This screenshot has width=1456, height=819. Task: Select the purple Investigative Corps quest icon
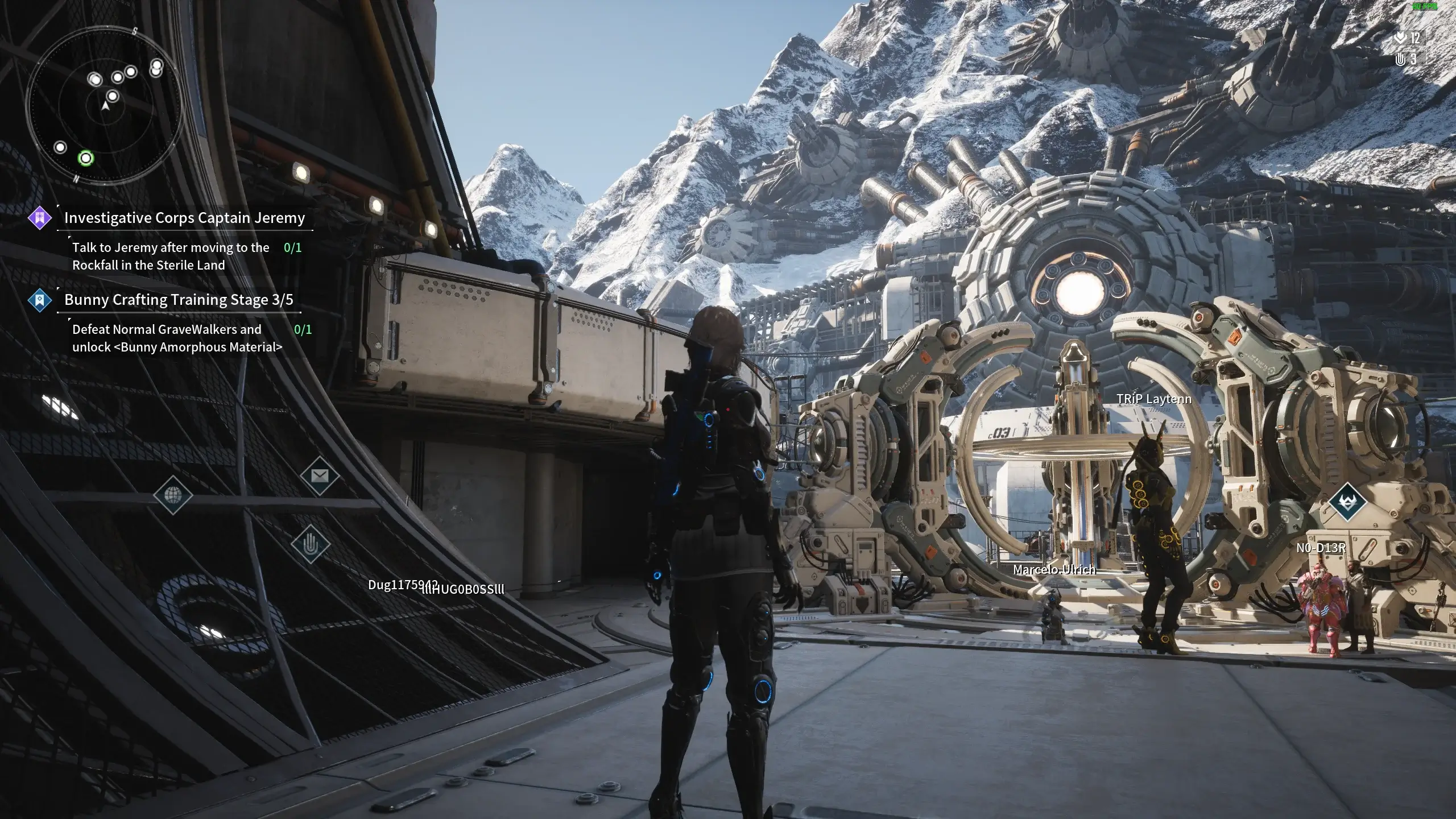[x=40, y=218]
